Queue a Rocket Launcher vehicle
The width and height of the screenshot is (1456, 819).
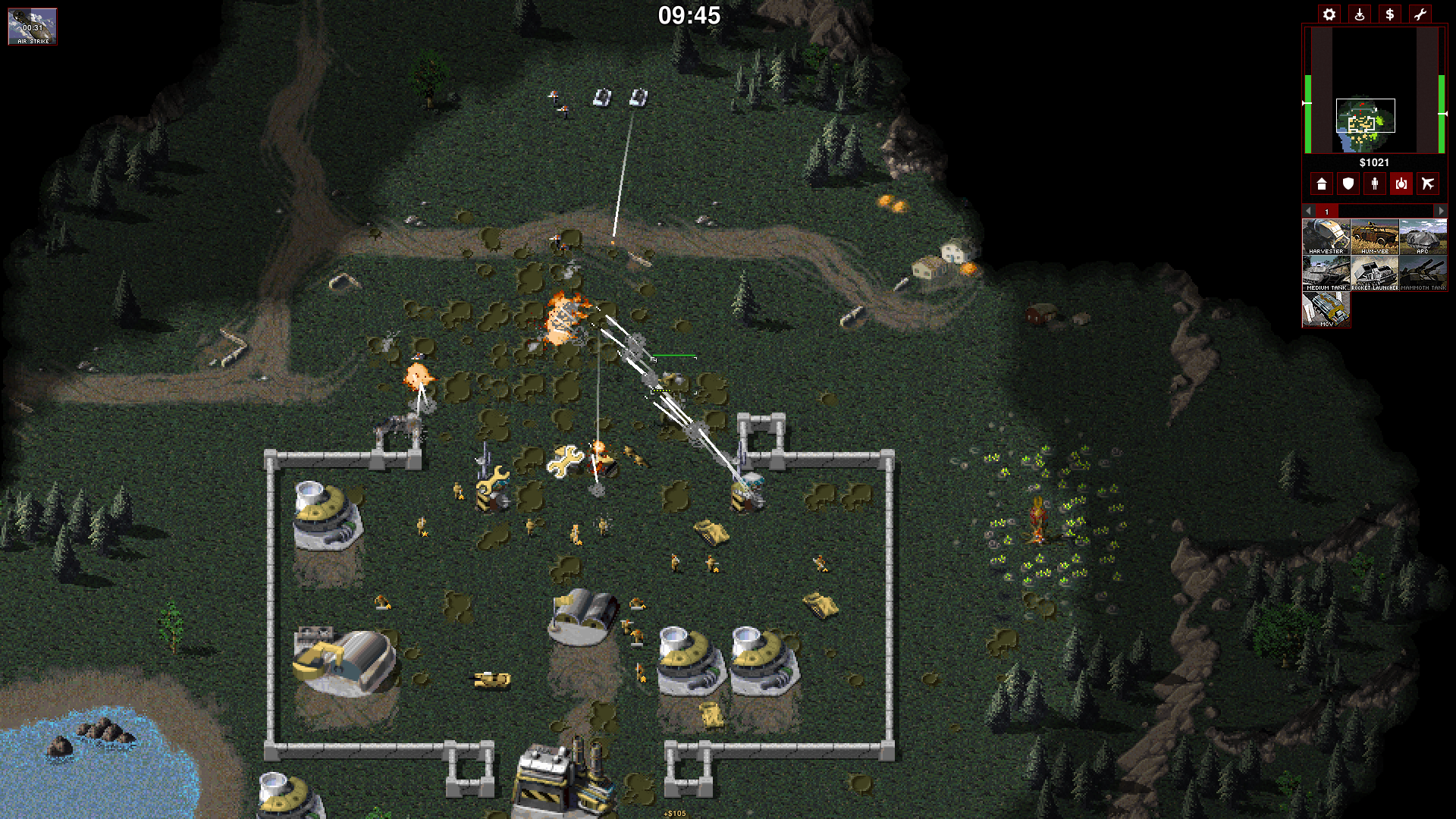(x=1374, y=273)
